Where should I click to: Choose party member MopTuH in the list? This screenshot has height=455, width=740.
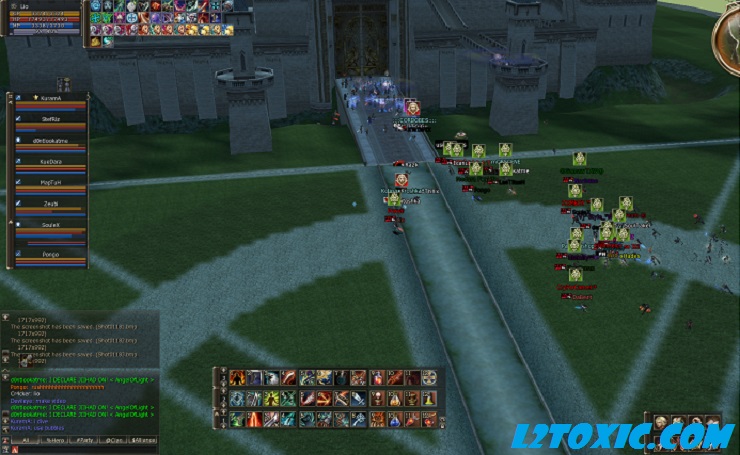click(x=50, y=183)
